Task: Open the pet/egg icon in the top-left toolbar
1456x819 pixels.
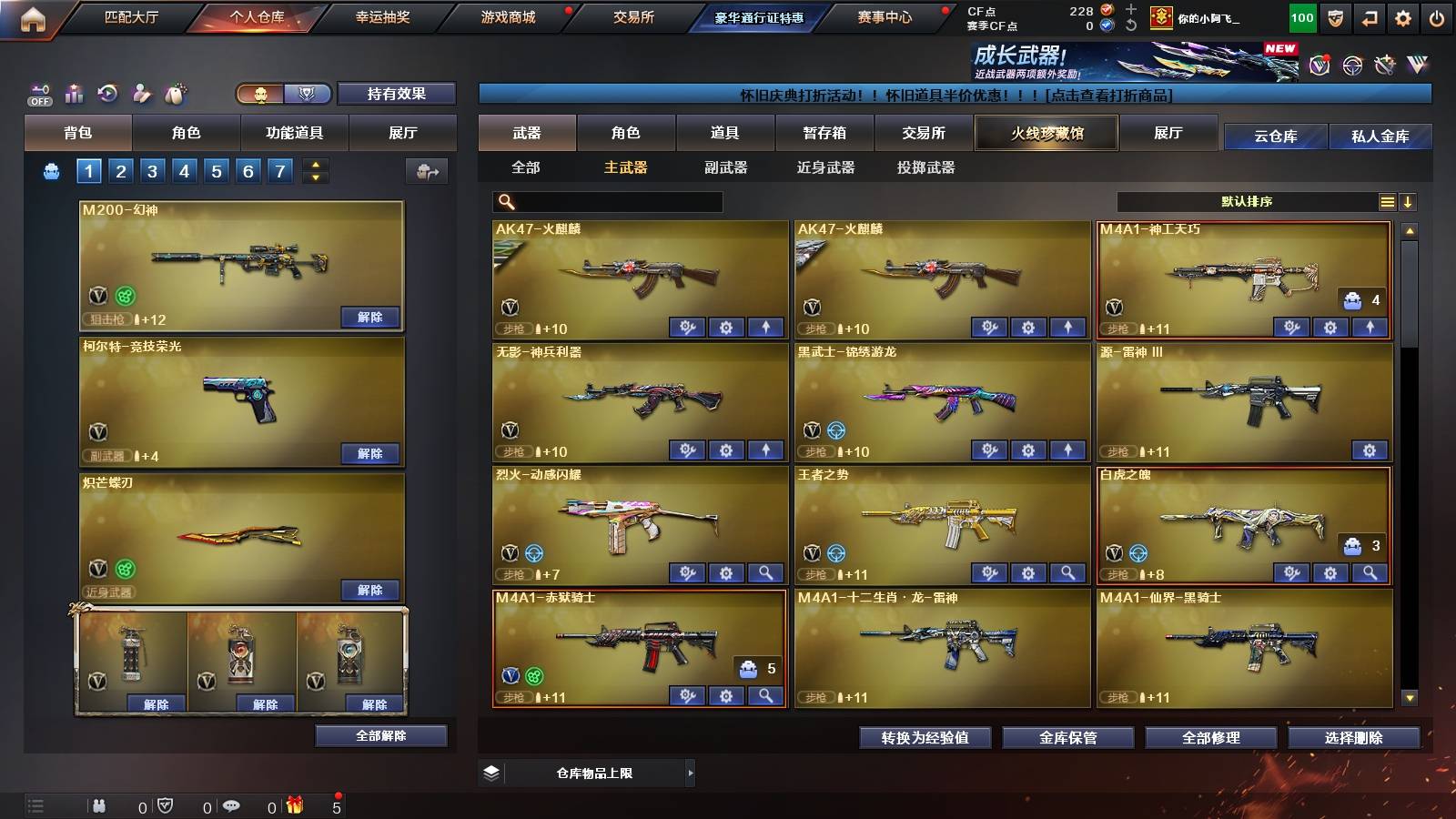Action: coord(174,94)
